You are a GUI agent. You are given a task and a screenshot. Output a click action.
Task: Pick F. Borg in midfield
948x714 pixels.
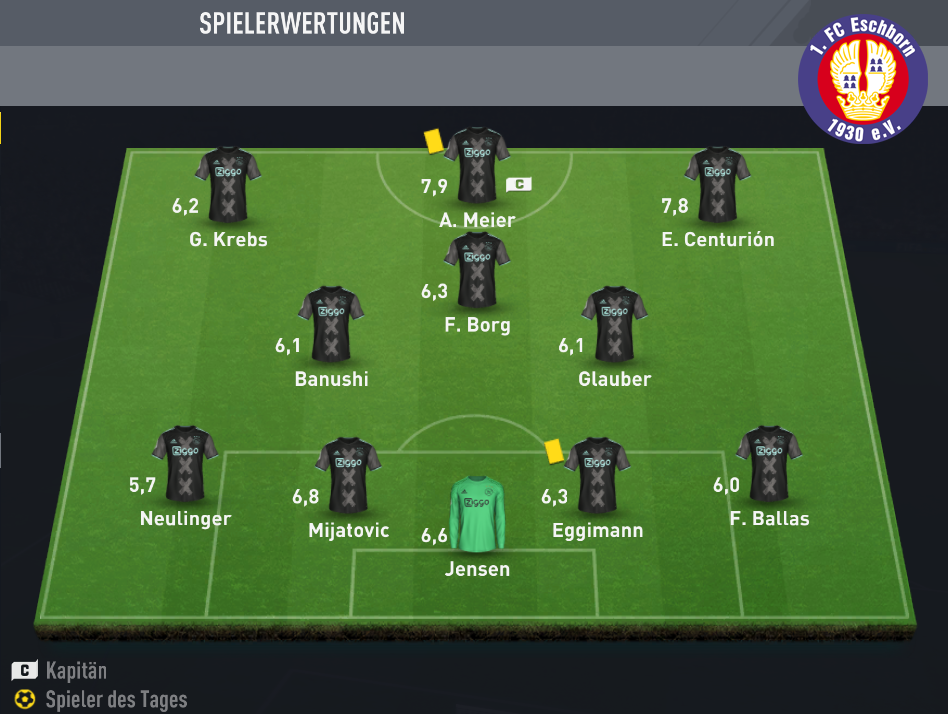coord(477,270)
